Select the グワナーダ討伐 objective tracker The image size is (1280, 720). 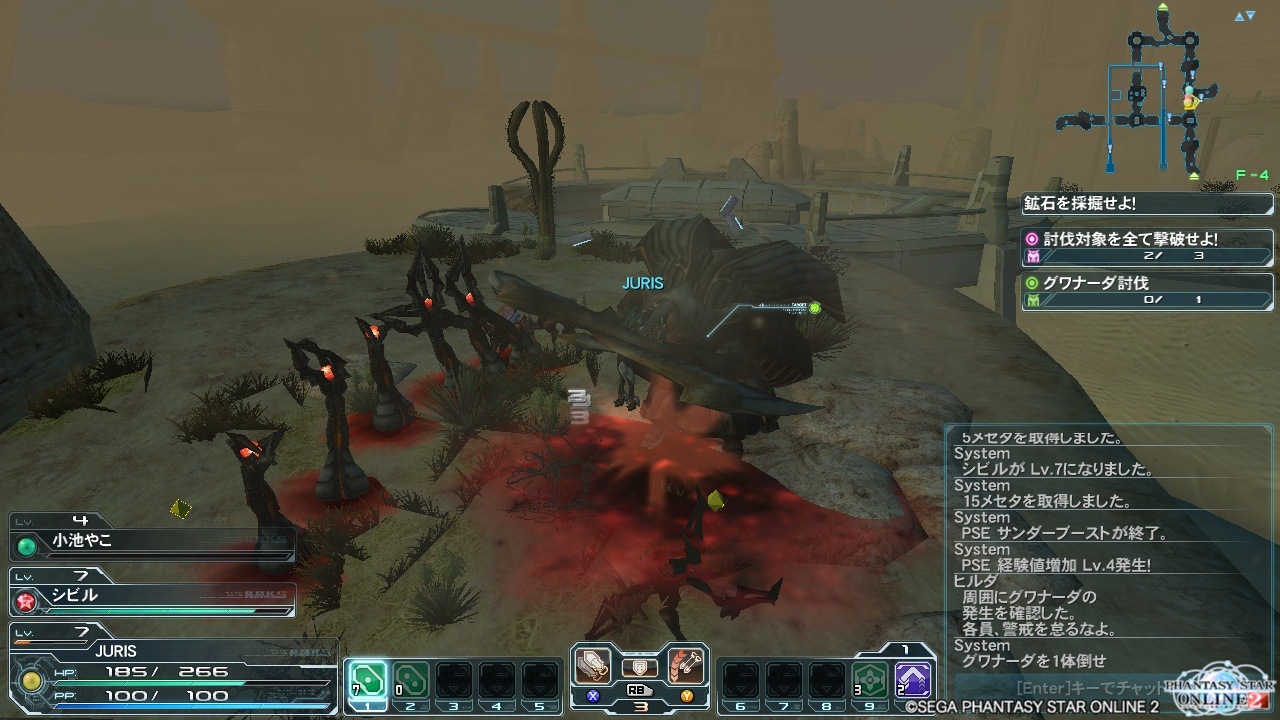[x=1146, y=290]
